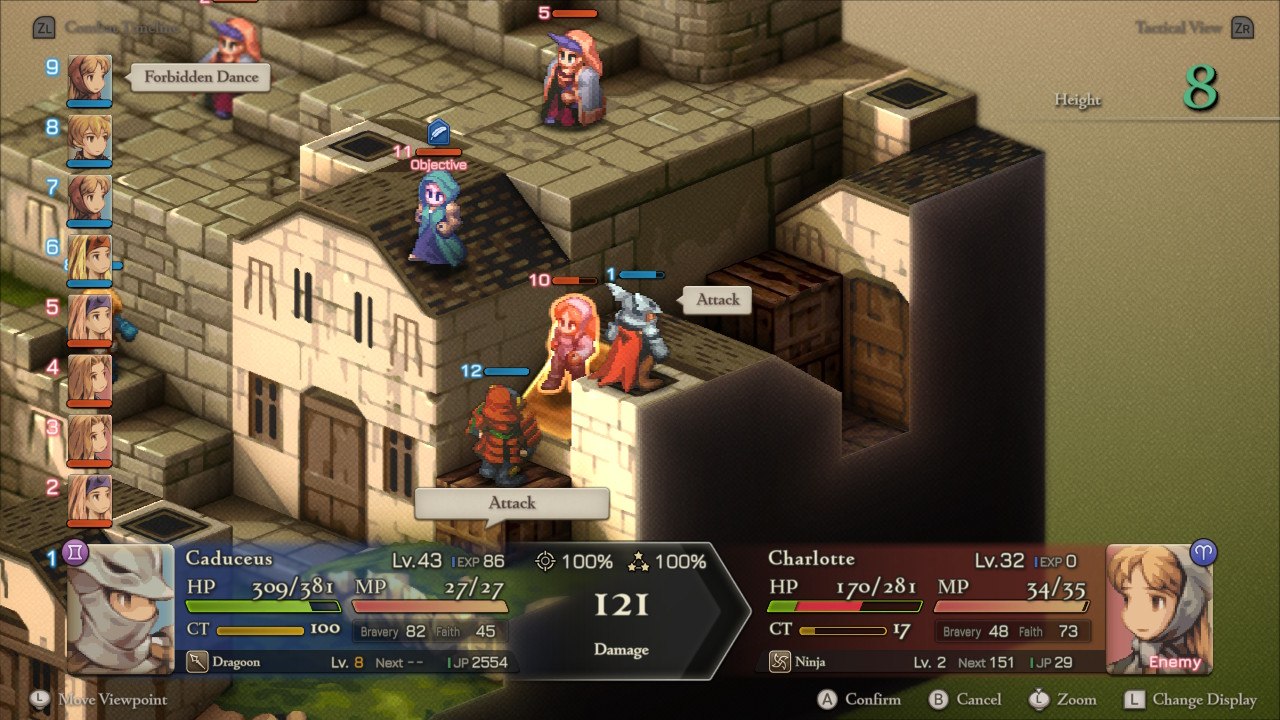Click the Dragoon job icon
Viewport: 1280px width, 720px height.
[x=197, y=662]
